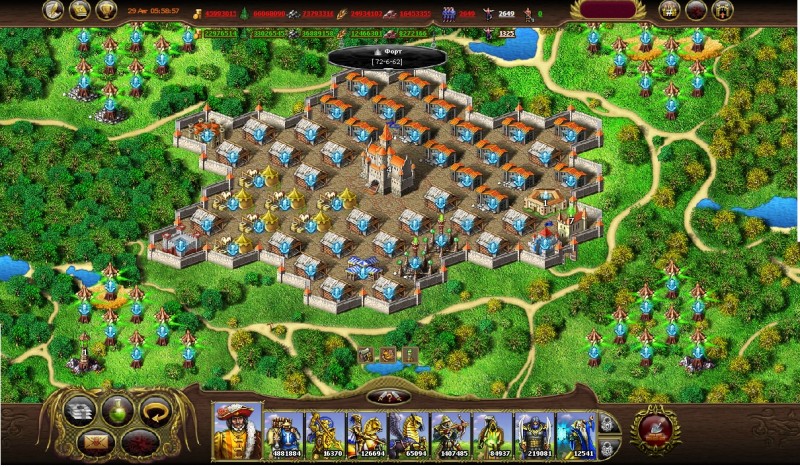The image size is (800, 467).
Task: Open the stacked silver bars menu button
Action: point(78,412)
